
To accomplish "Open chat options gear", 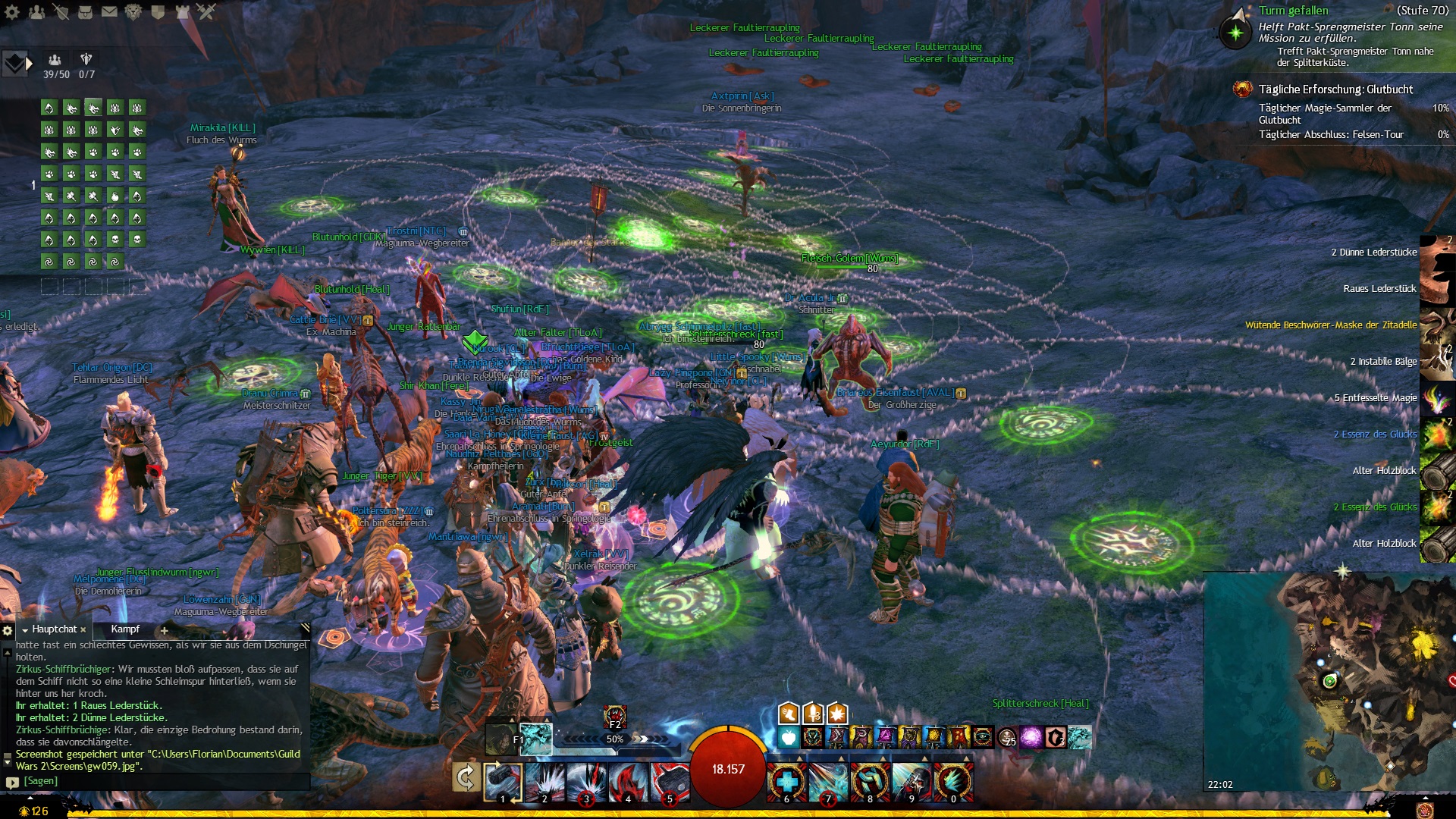I will (8, 630).
